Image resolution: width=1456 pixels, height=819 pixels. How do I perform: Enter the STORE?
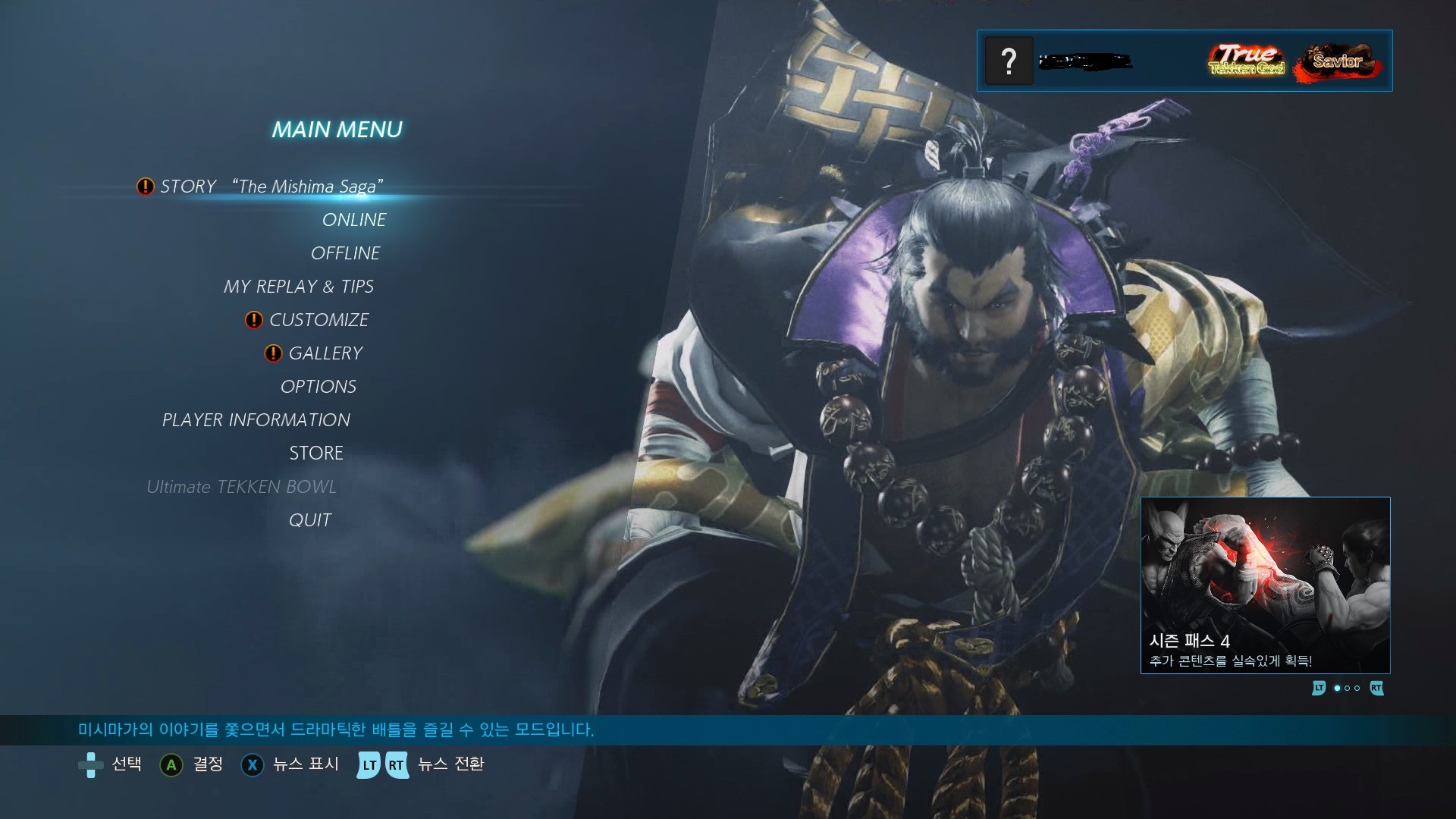(316, 453)
